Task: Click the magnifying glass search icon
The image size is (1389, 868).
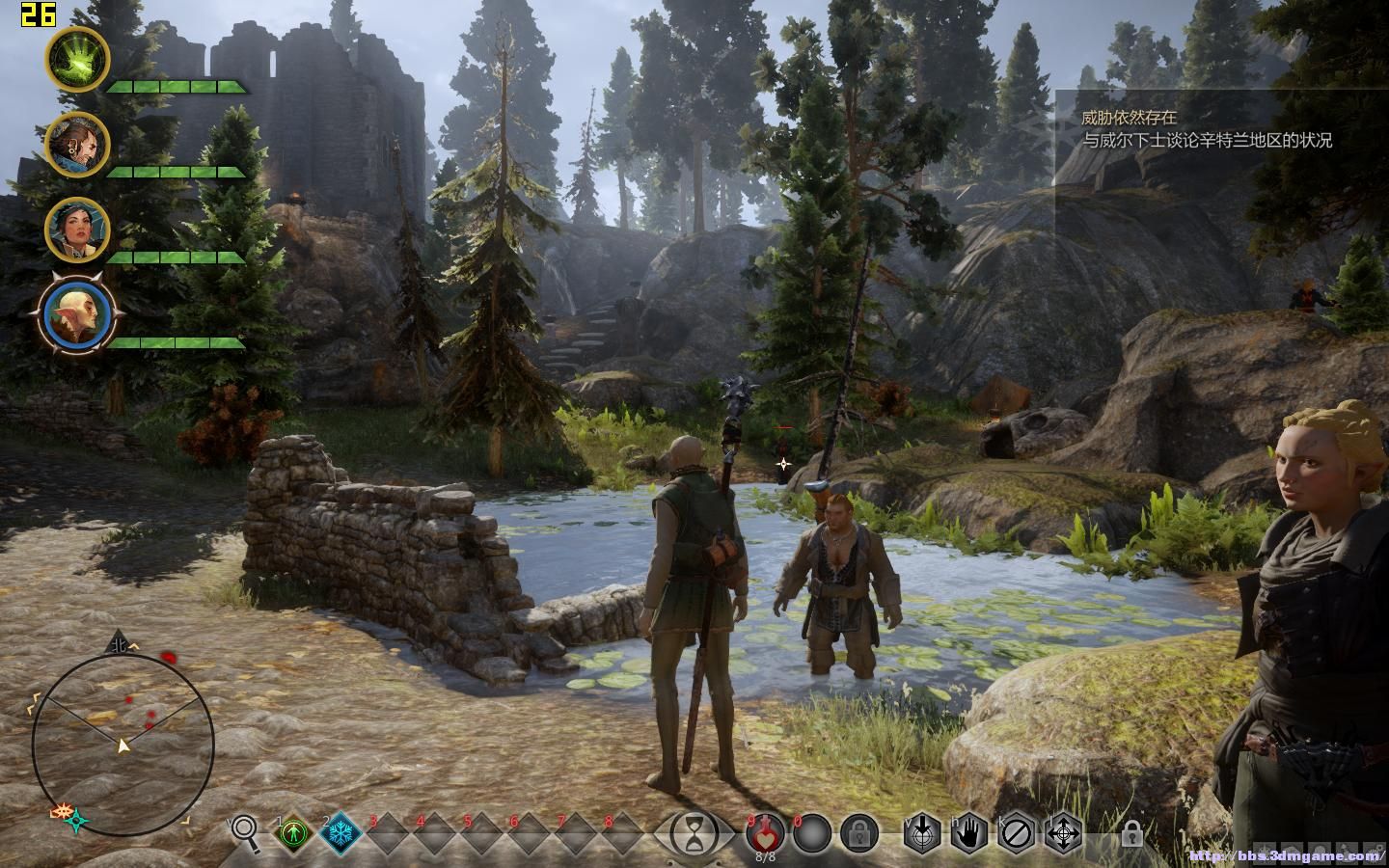Action: pos(247,832)
